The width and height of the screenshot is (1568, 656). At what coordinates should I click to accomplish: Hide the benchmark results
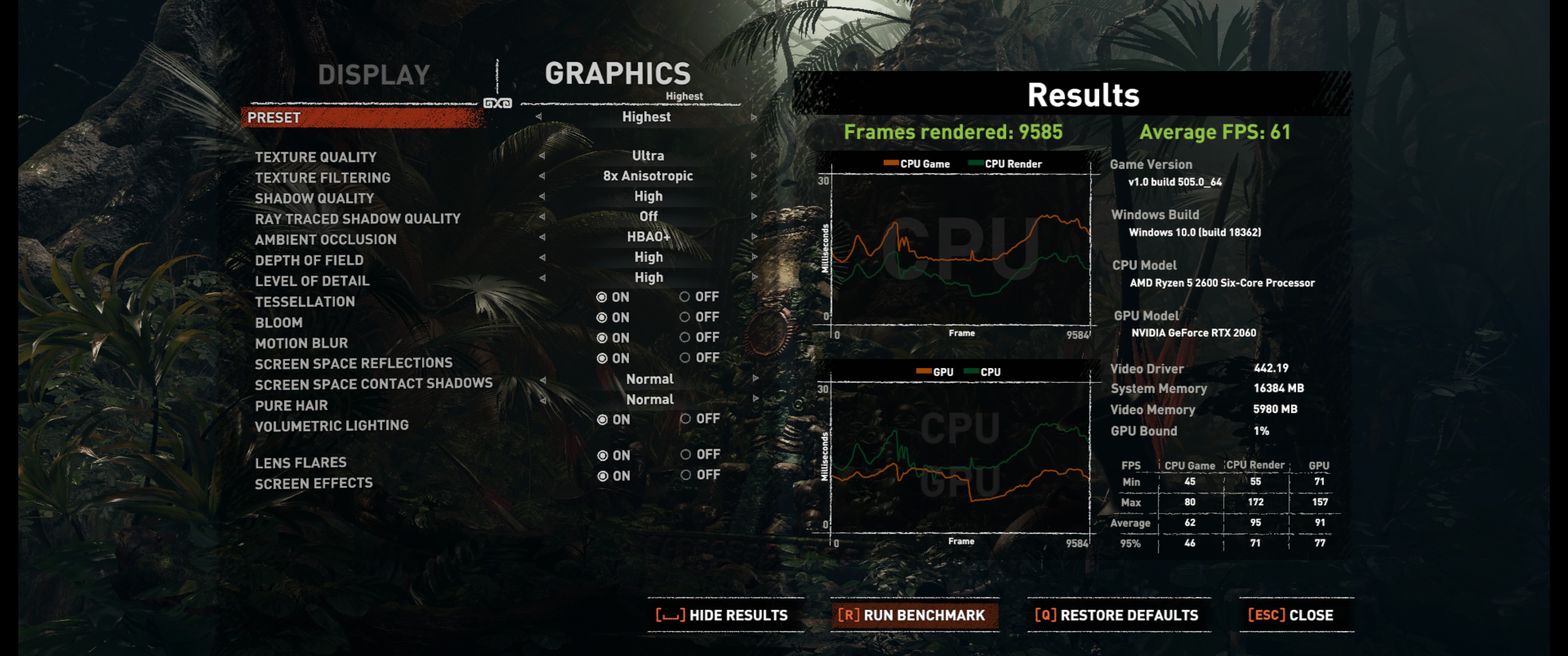[x=722, y=615]
